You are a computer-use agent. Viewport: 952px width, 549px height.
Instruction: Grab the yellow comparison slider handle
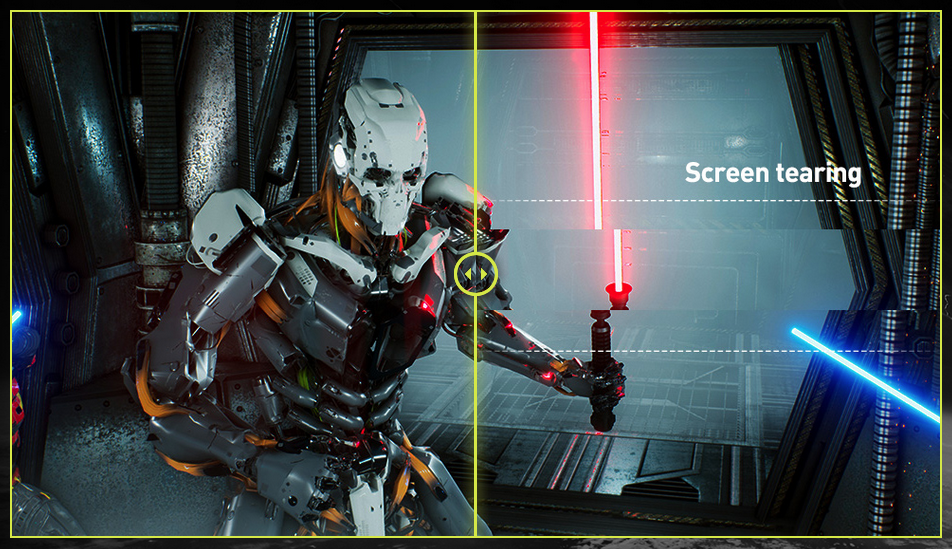tap(475, 273)
